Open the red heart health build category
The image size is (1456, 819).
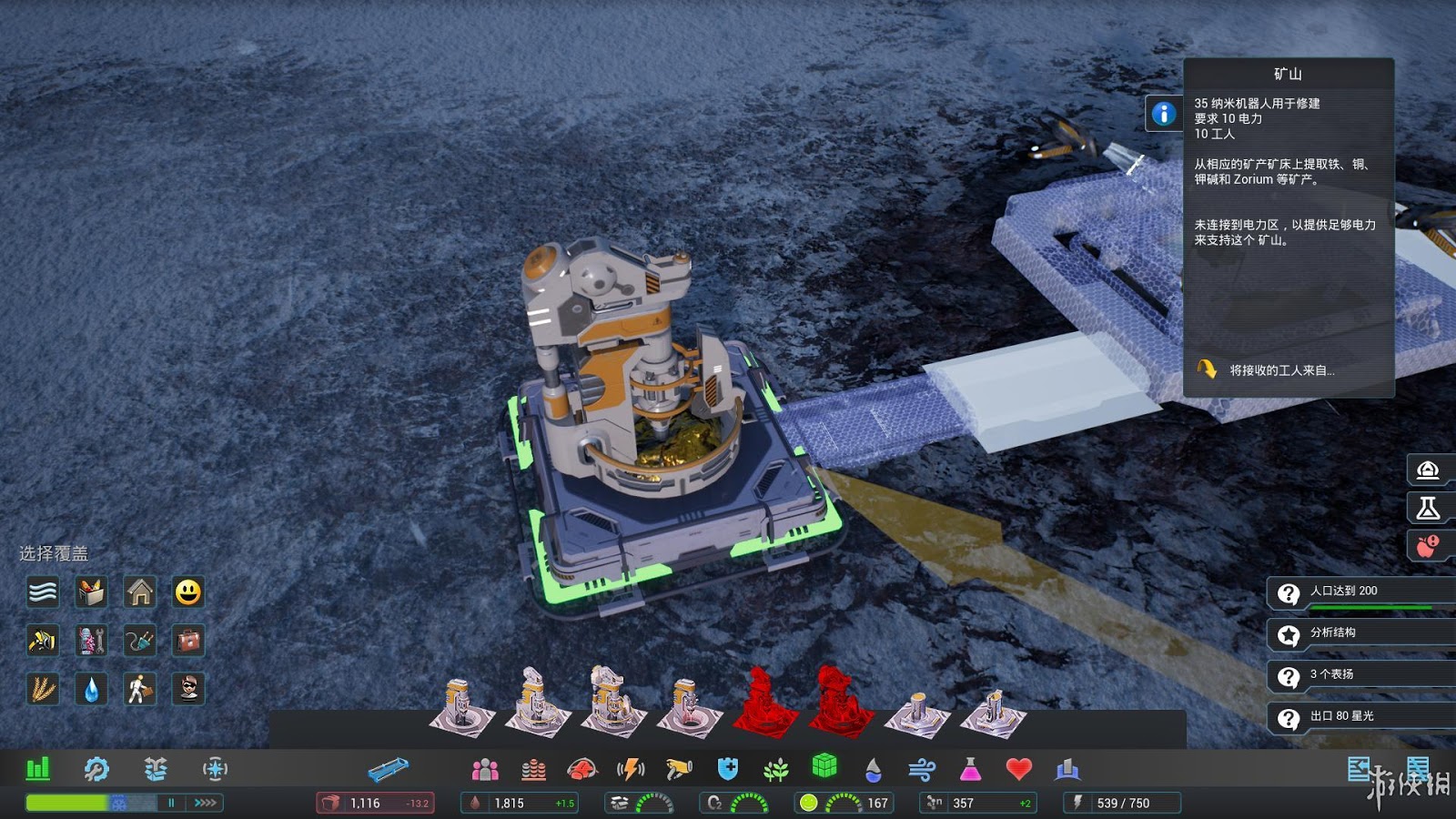click(1018, 769)
